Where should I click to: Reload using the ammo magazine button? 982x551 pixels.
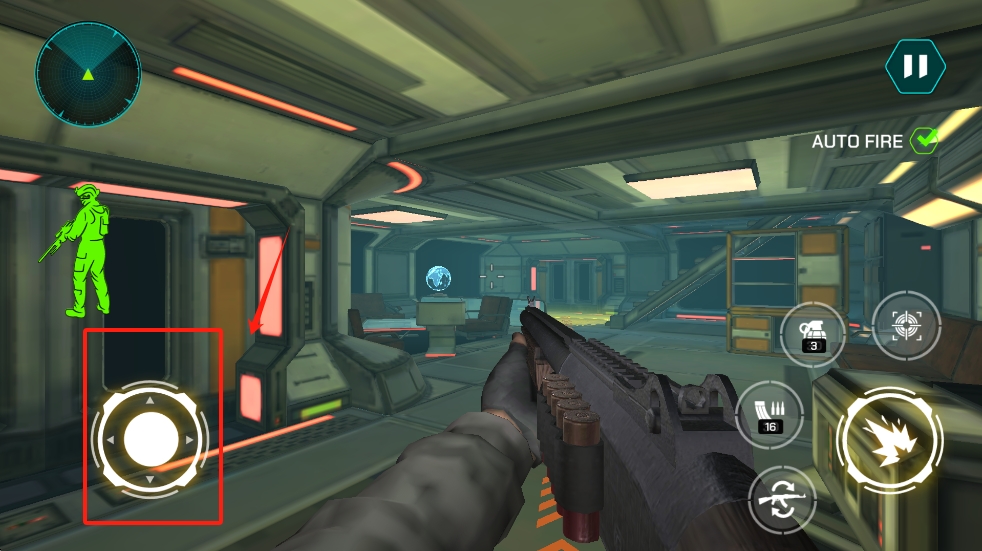tap(770, 414)
